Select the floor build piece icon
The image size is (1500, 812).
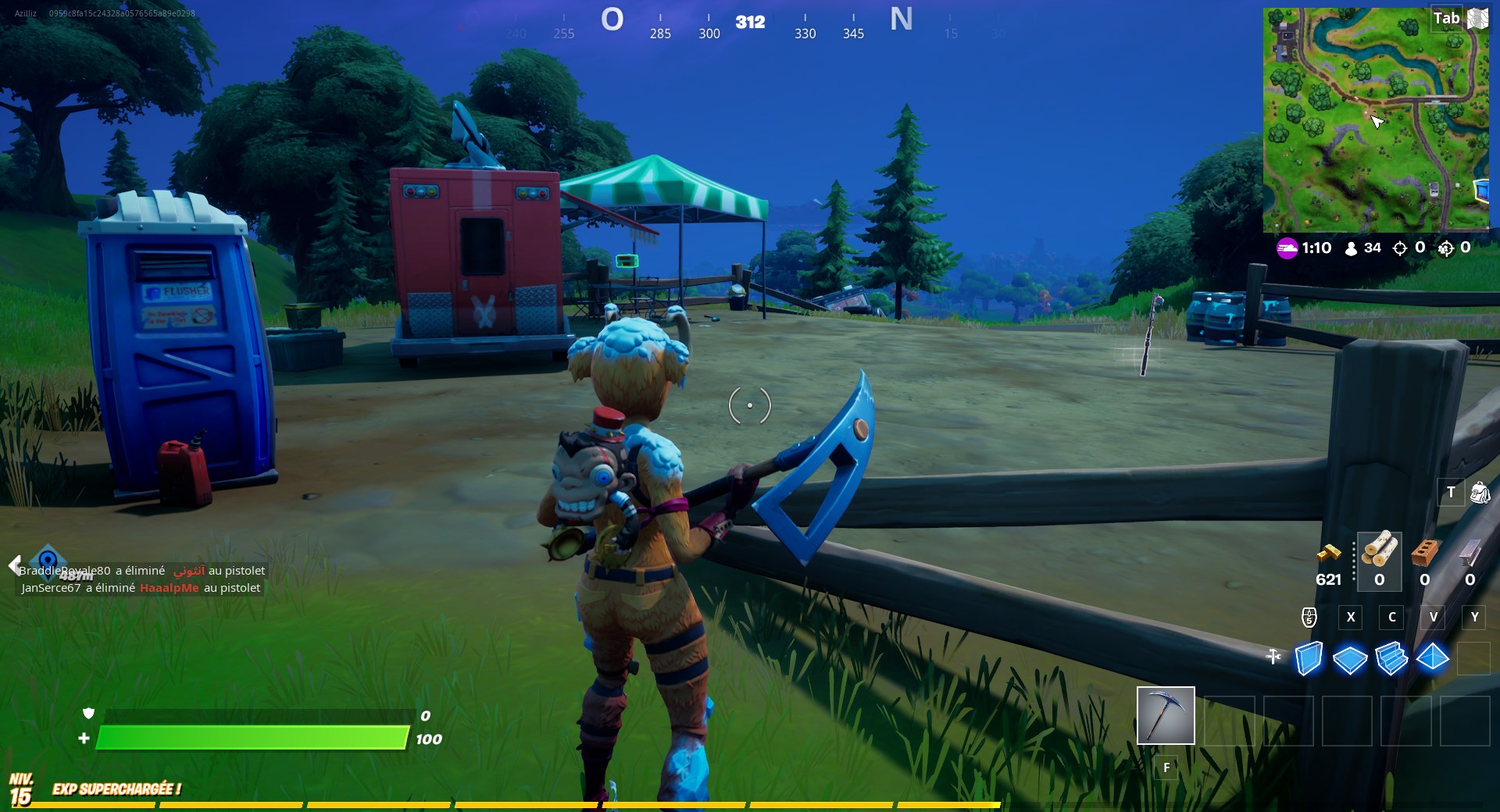click(x=1349, y=660)
